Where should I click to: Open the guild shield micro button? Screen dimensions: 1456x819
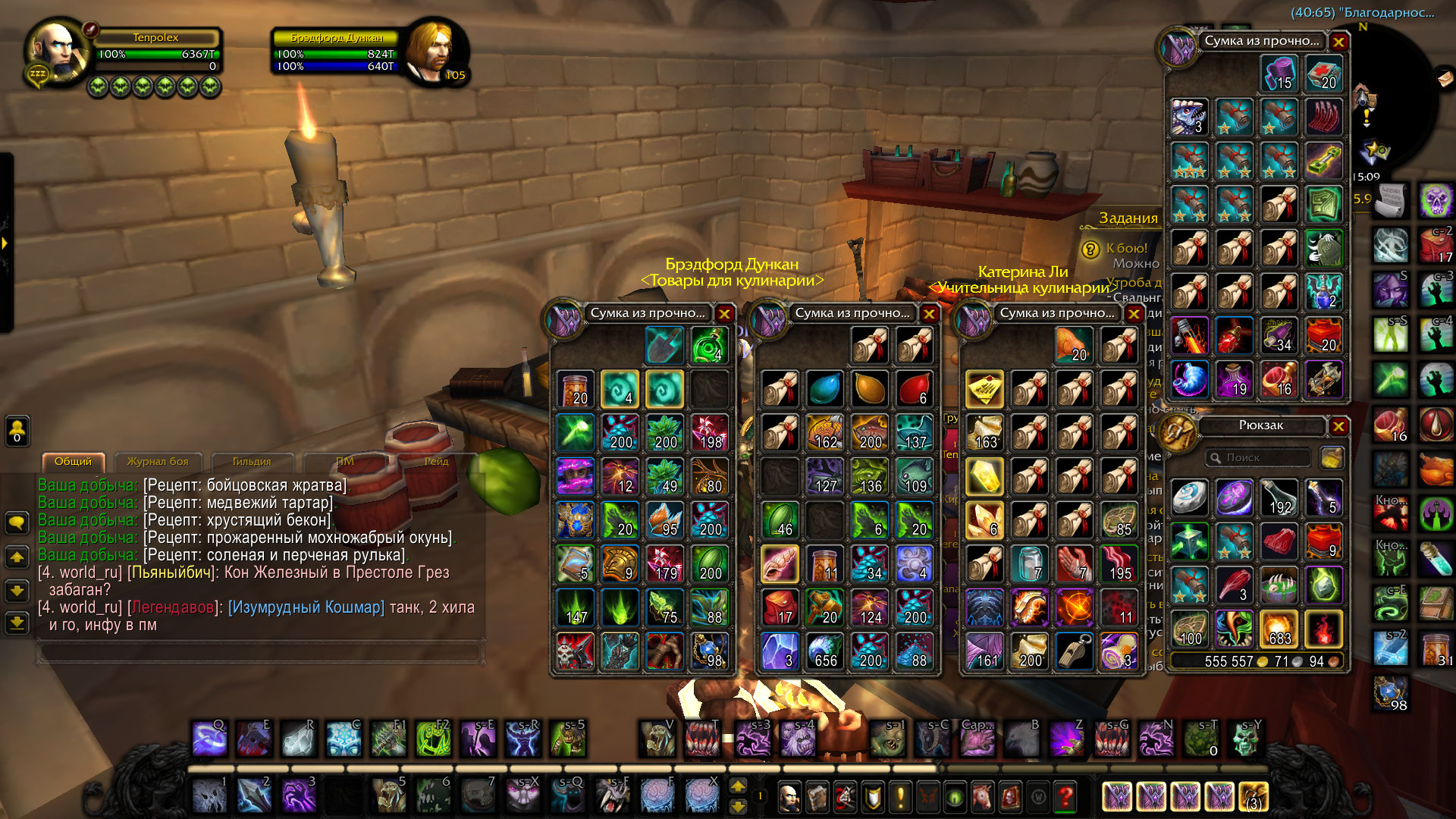tap(873, 797)
